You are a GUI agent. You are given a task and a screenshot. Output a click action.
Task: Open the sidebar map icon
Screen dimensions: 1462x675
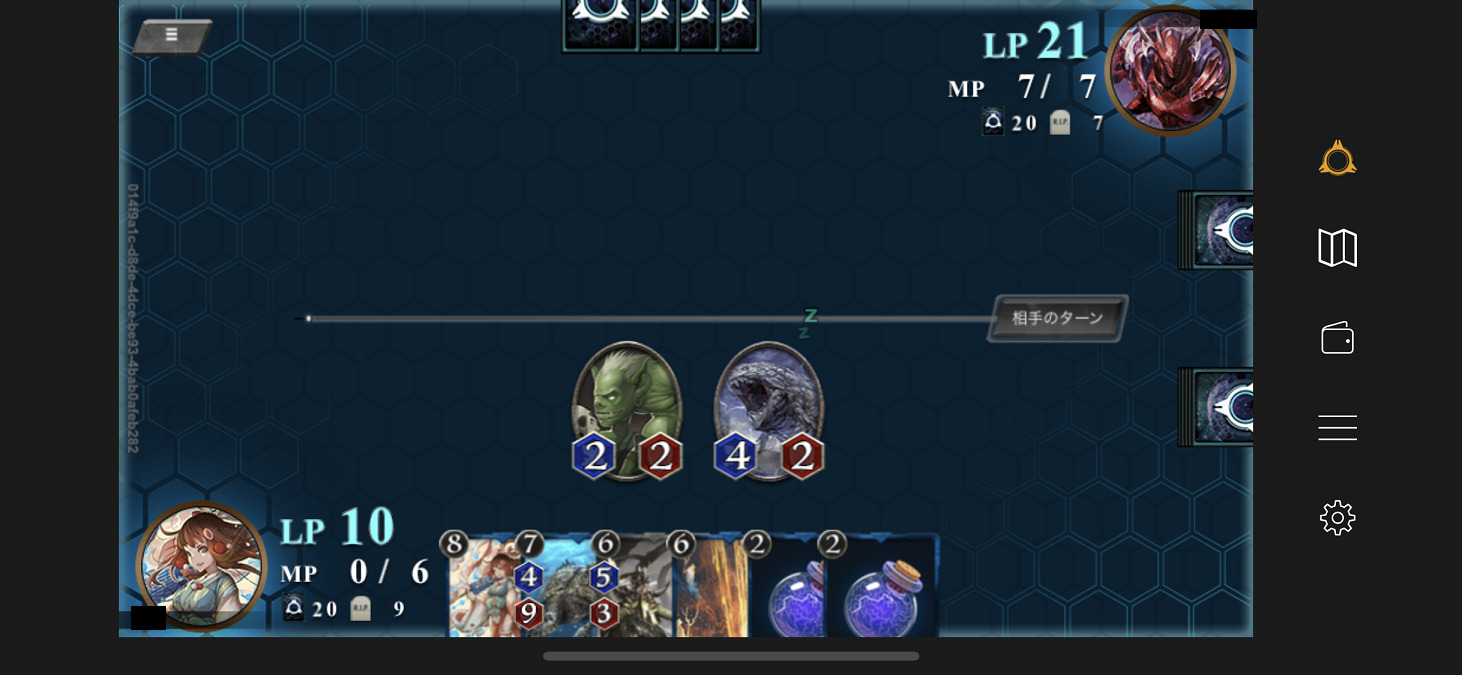pyautogui.click(x=1337, y=248)
